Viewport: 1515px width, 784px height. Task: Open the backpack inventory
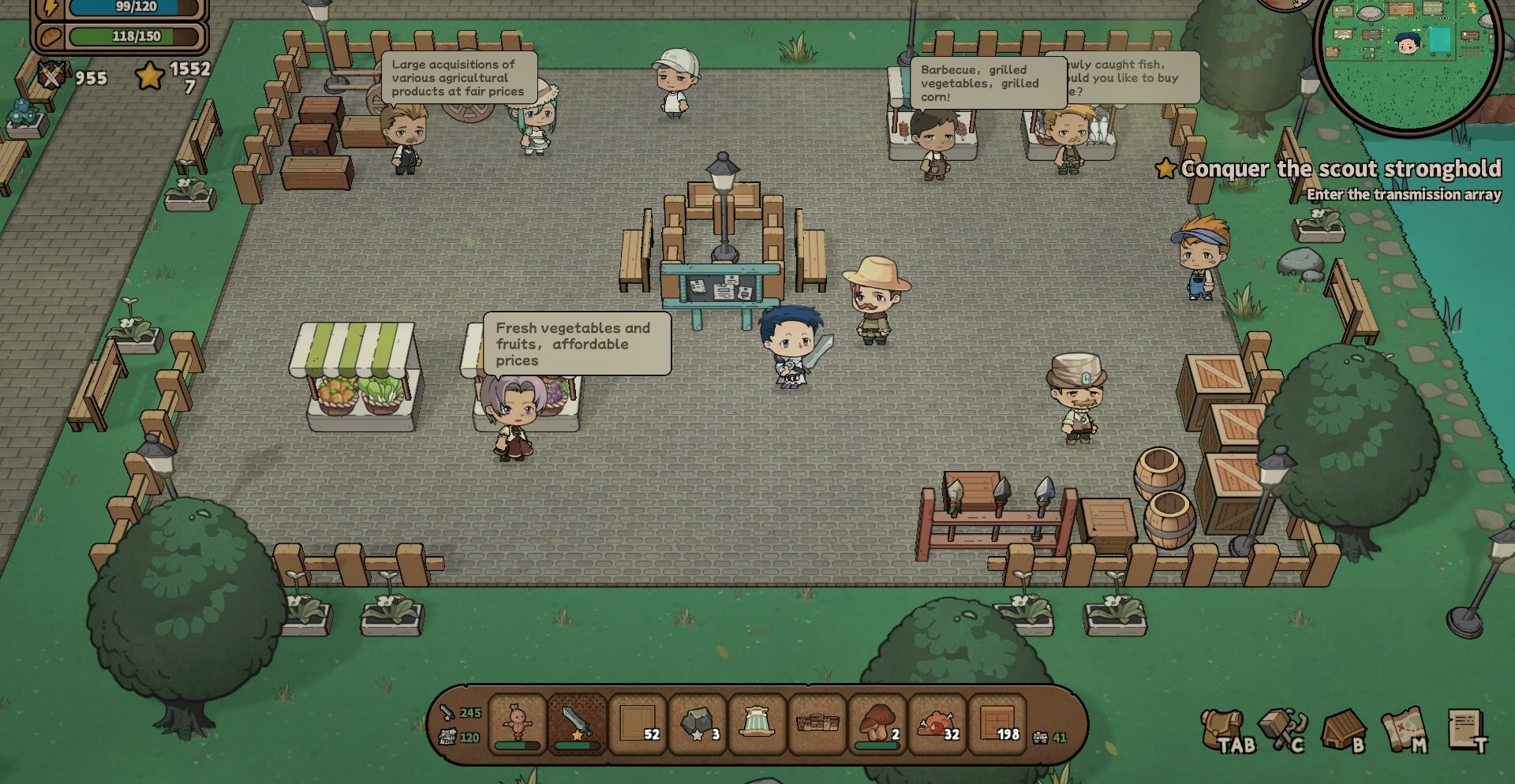point(1225,730)
